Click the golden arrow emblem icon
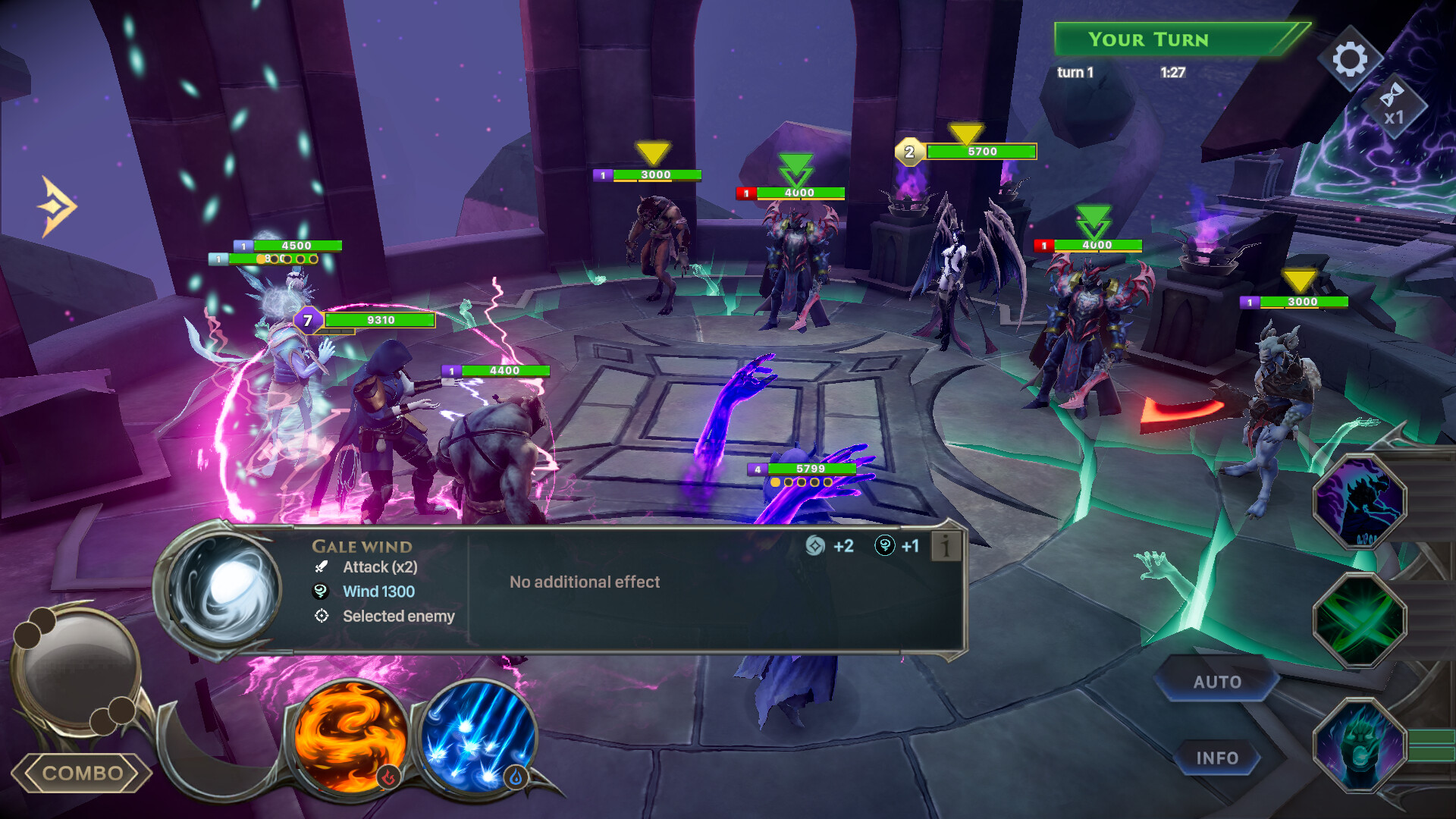The width and height of the screenshot is (1456, 819). pyautogui.click(x=58, y=206)
